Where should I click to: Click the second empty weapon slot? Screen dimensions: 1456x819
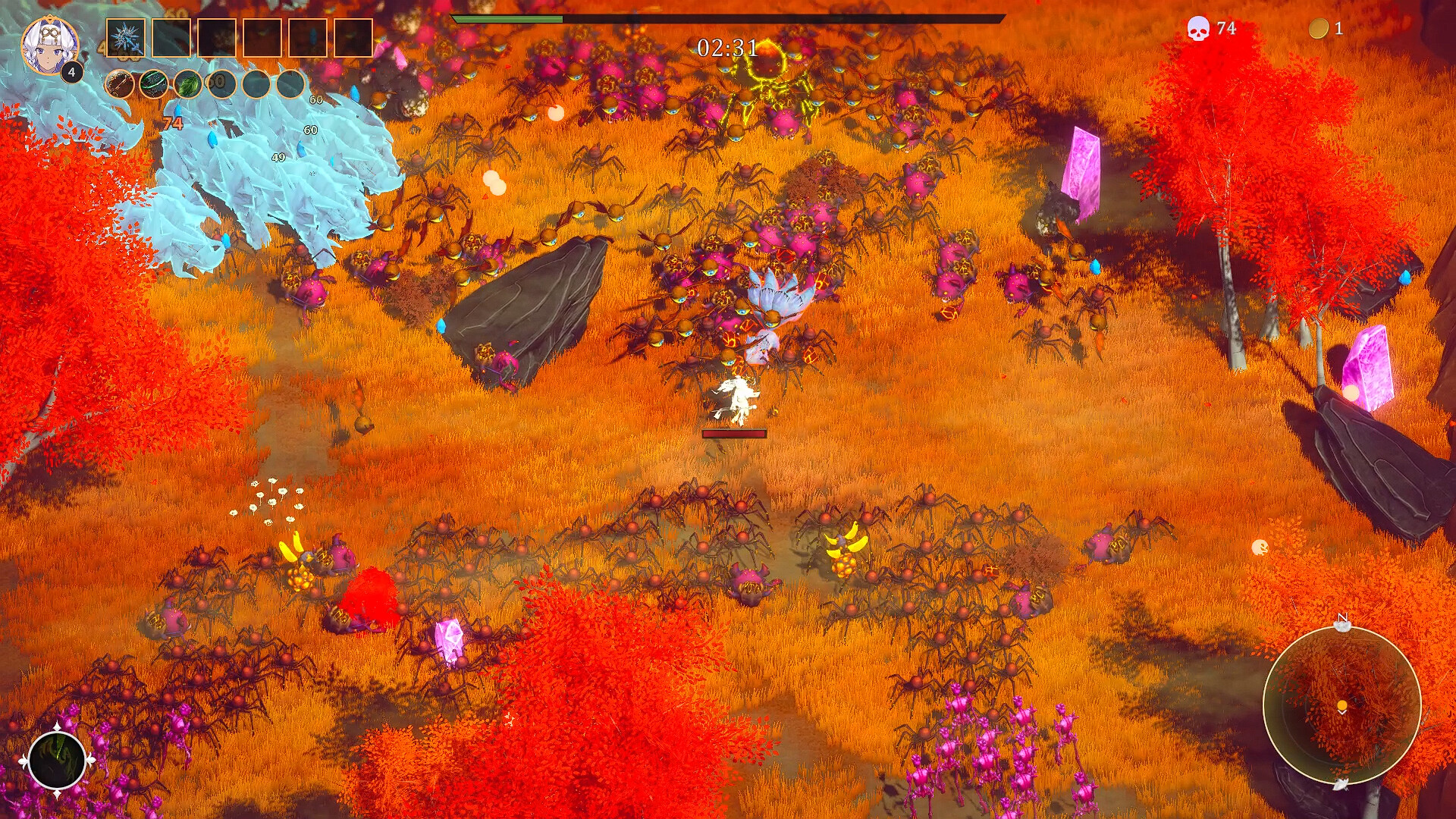tap(171, 38)
